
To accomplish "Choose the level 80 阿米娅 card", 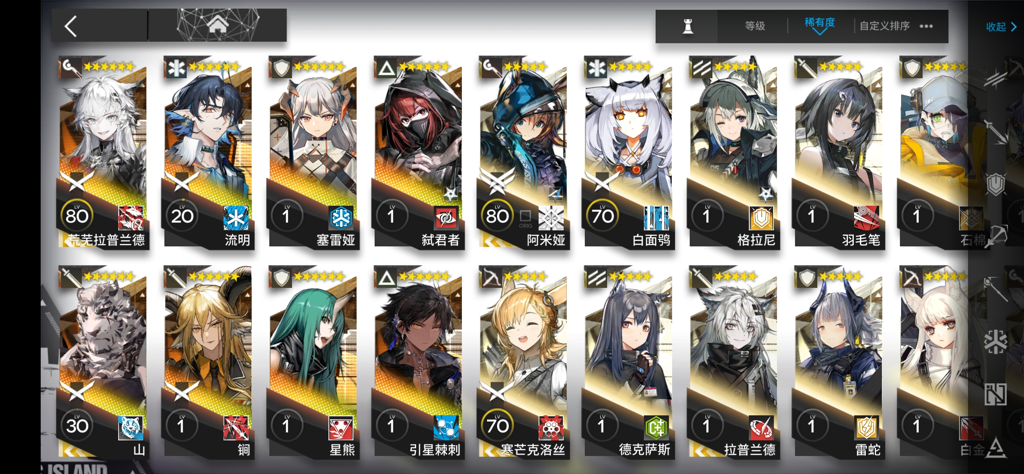I will click(522, 150).
